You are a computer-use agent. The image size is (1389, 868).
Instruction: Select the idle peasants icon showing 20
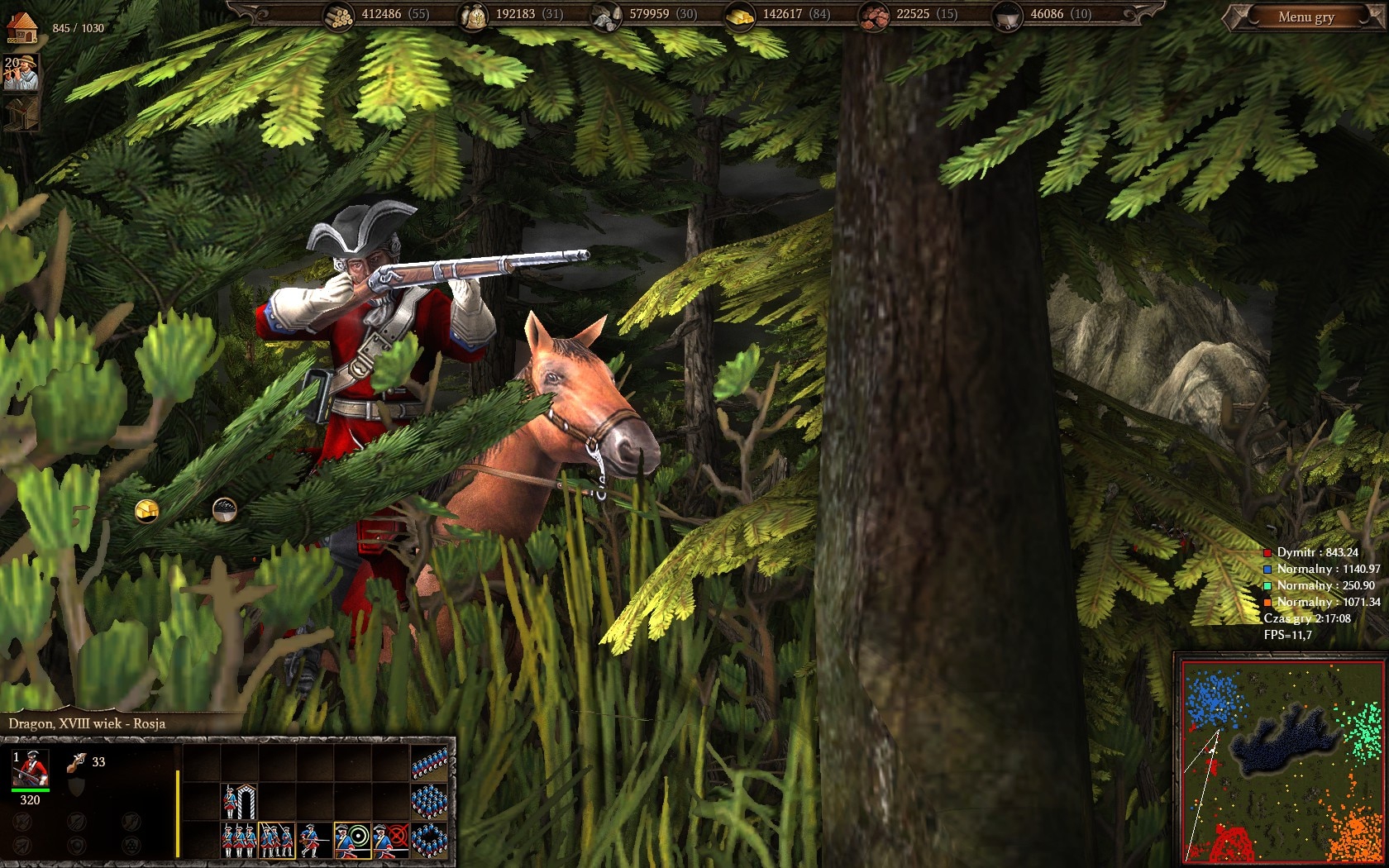pyautogui.click(x=21, y=73)
